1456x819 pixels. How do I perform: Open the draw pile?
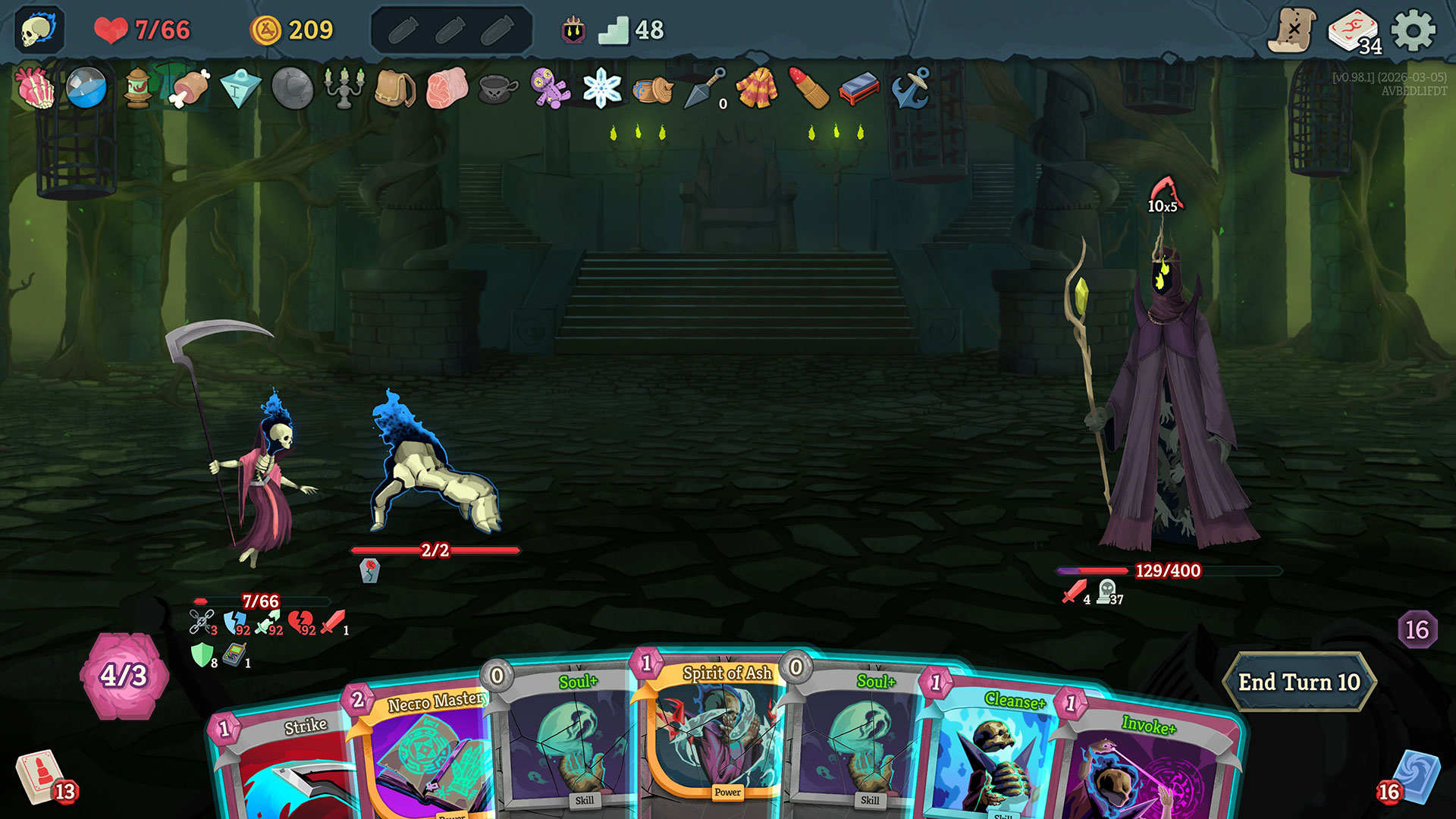pyautogui.click(x=38, y=777)
